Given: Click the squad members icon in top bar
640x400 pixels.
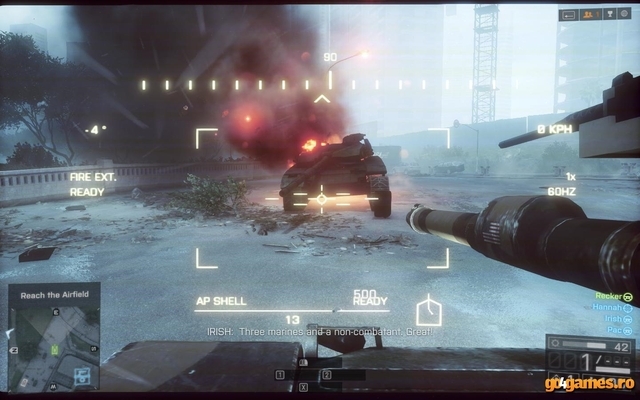Looking at the screenshot, I should [x=589, y=15].
